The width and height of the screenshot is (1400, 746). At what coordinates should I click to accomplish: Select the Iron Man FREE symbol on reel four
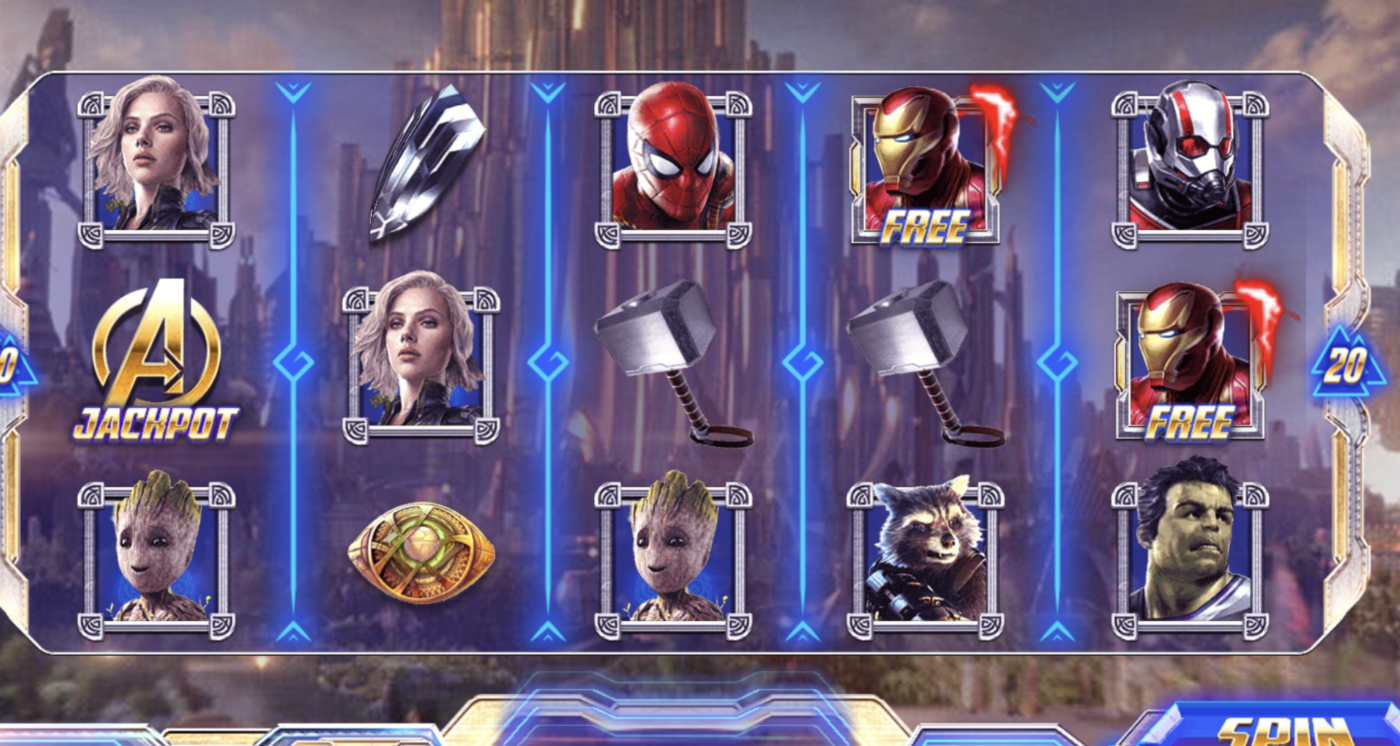pyautogui.click(x=920, y=165)
